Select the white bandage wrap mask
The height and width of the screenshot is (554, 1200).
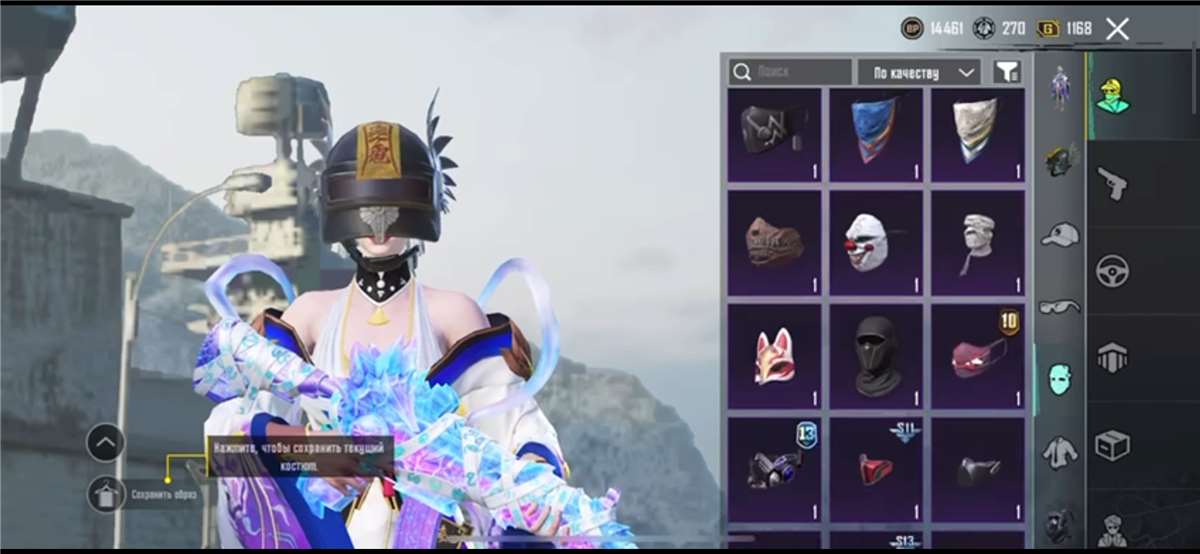point(978,243)
